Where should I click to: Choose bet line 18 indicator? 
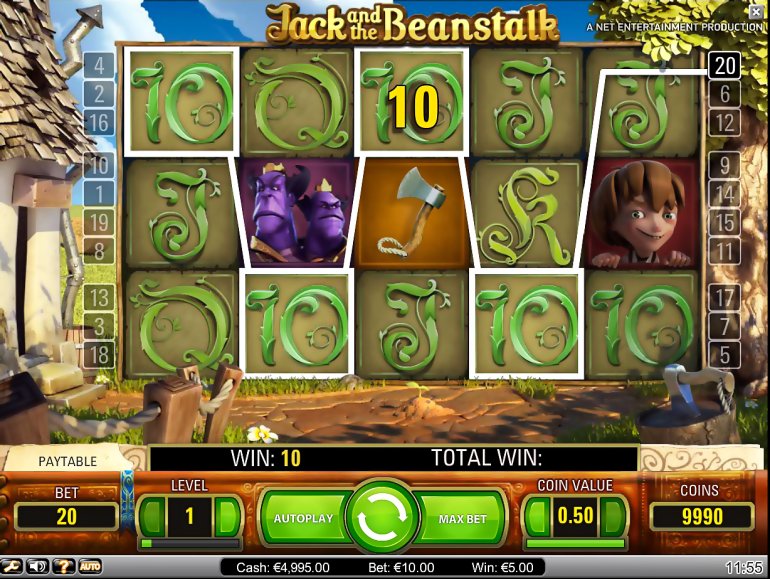tap(99, 354)
